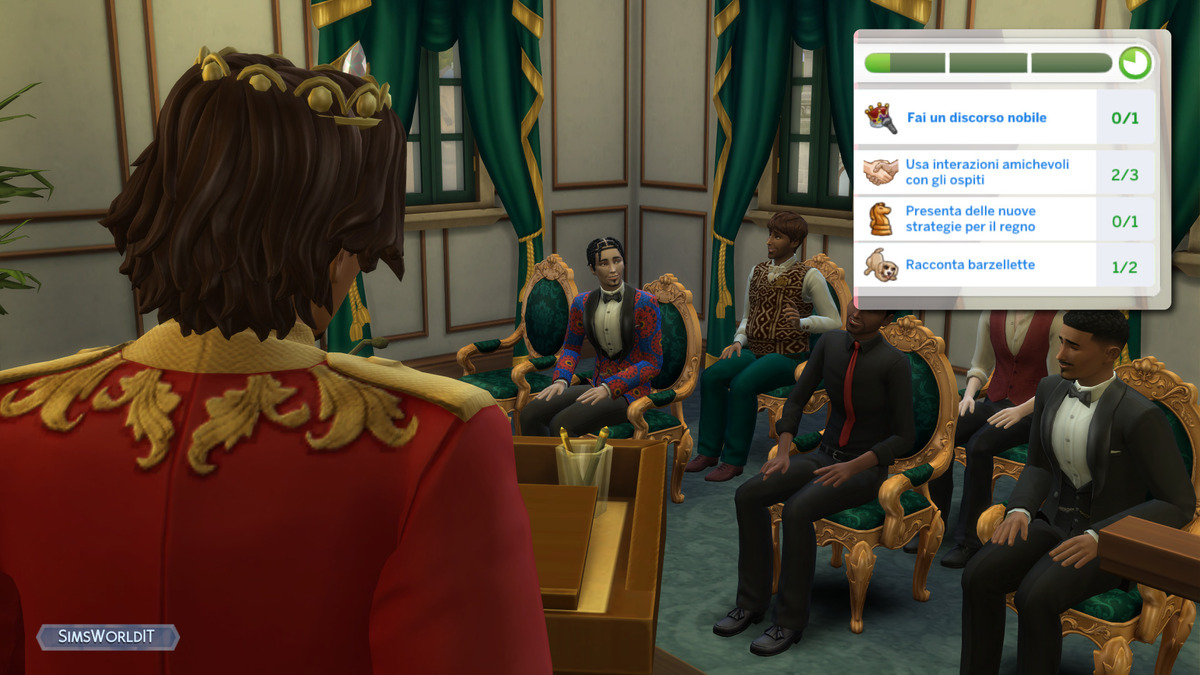The height and width of the screenshot is (675, 1200).
Task: Click the SimsWorldIT watermark badge
Action: (x=108, y=637)
